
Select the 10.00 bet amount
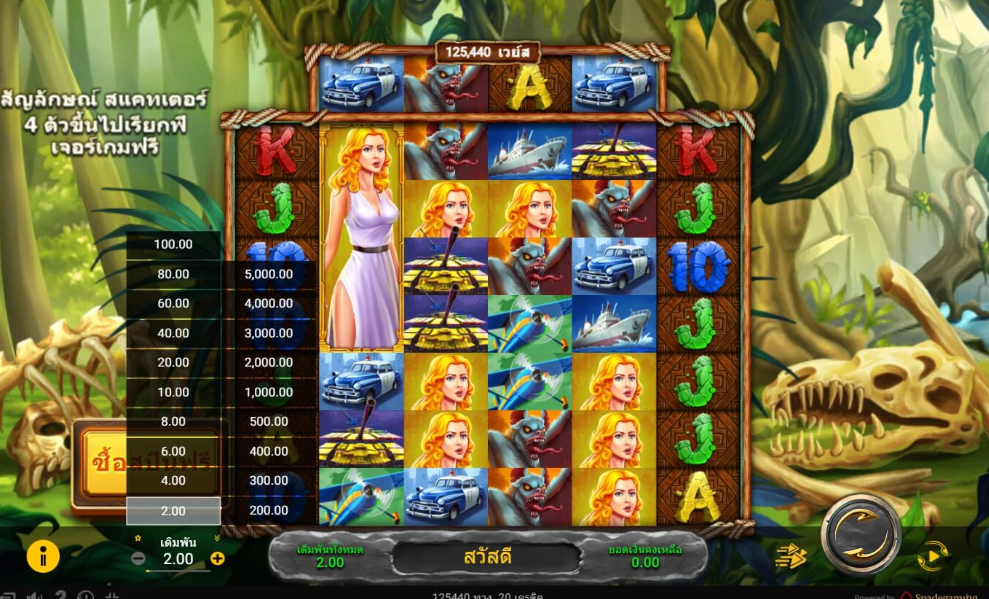pos(172,392)
